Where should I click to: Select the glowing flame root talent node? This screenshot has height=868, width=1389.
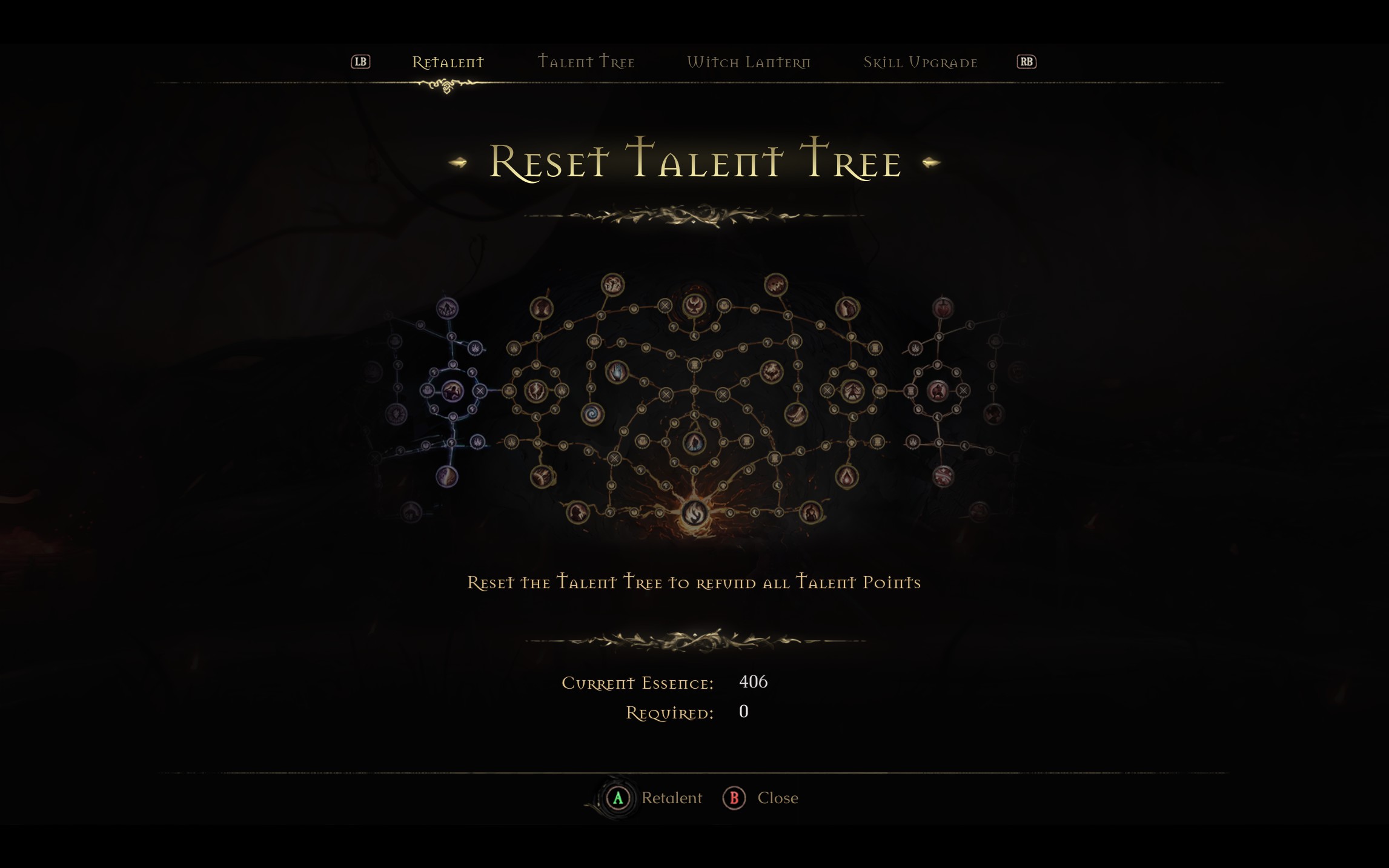[694, 513]
